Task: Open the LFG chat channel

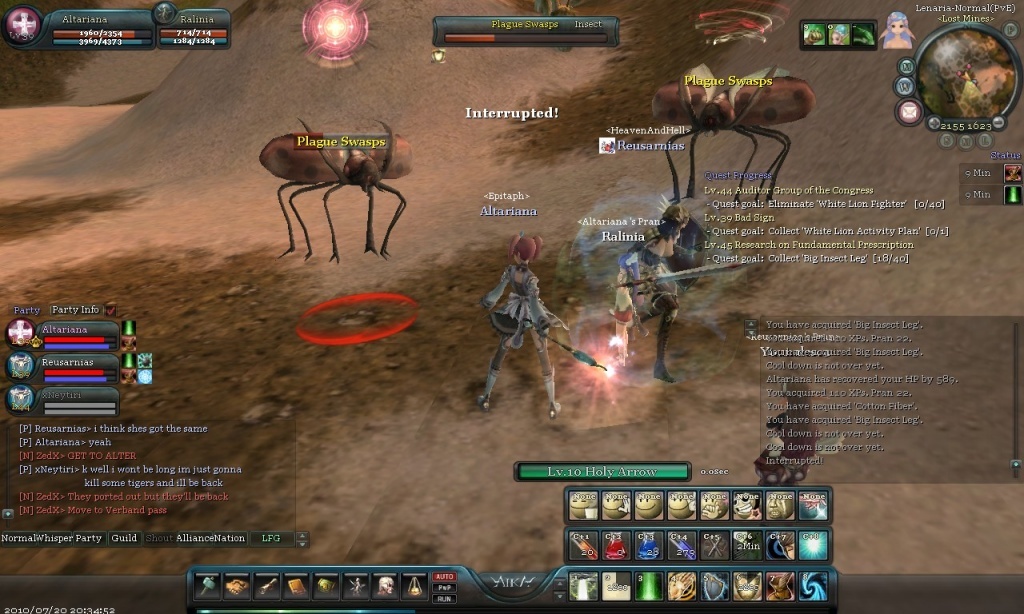Action: pos(271,538)
